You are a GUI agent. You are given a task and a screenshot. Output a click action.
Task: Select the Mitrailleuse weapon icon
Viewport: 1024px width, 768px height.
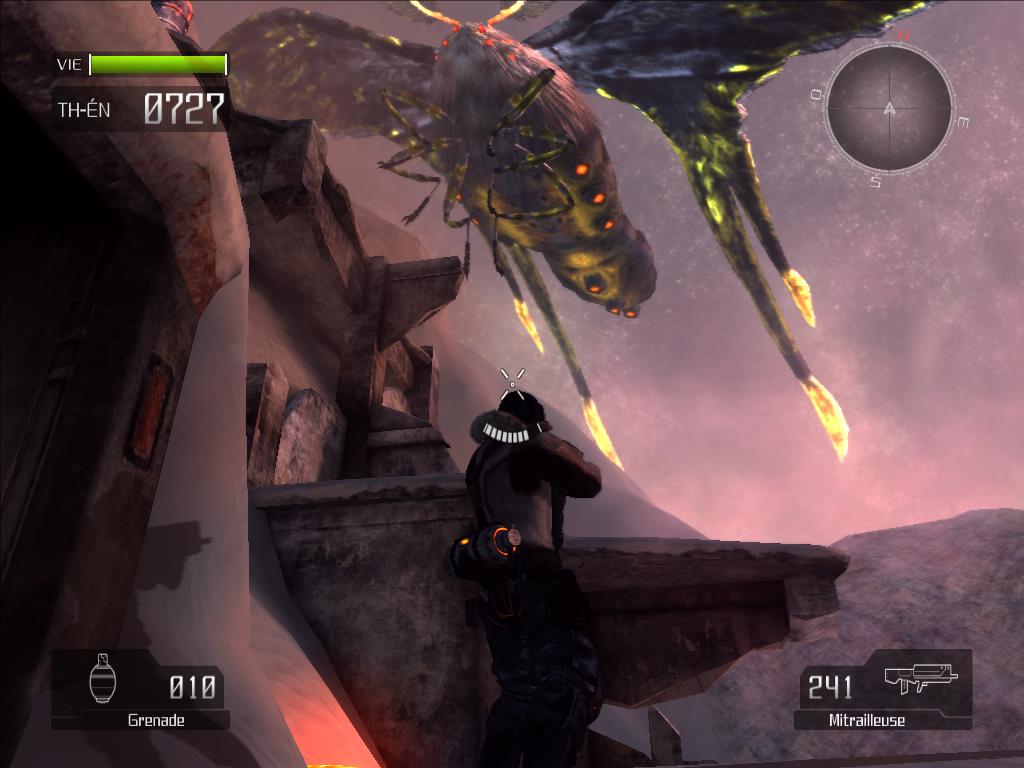tap(920, 678)
